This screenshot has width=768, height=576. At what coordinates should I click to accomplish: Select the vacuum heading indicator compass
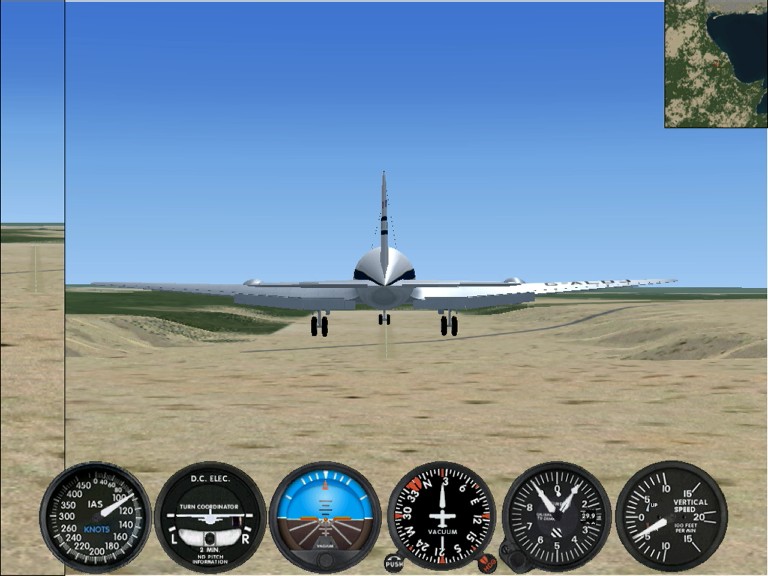[x=441, y=516]
